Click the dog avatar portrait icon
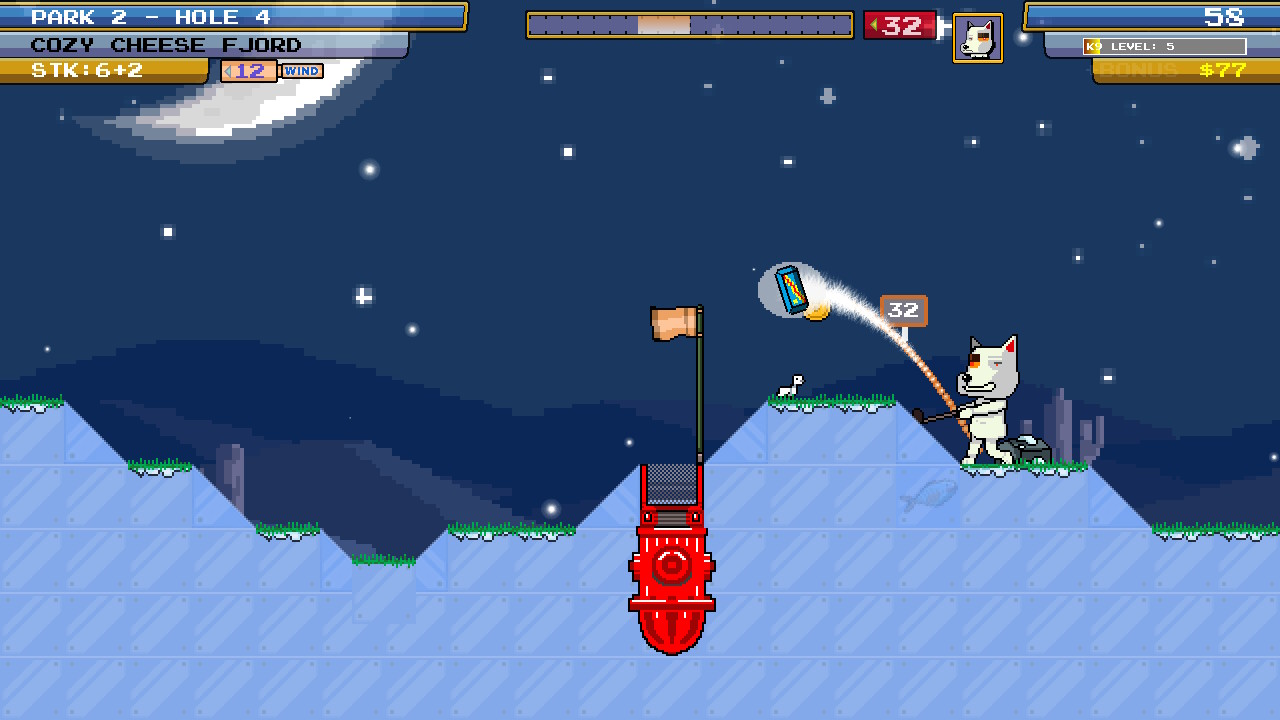 click(977, 38)
